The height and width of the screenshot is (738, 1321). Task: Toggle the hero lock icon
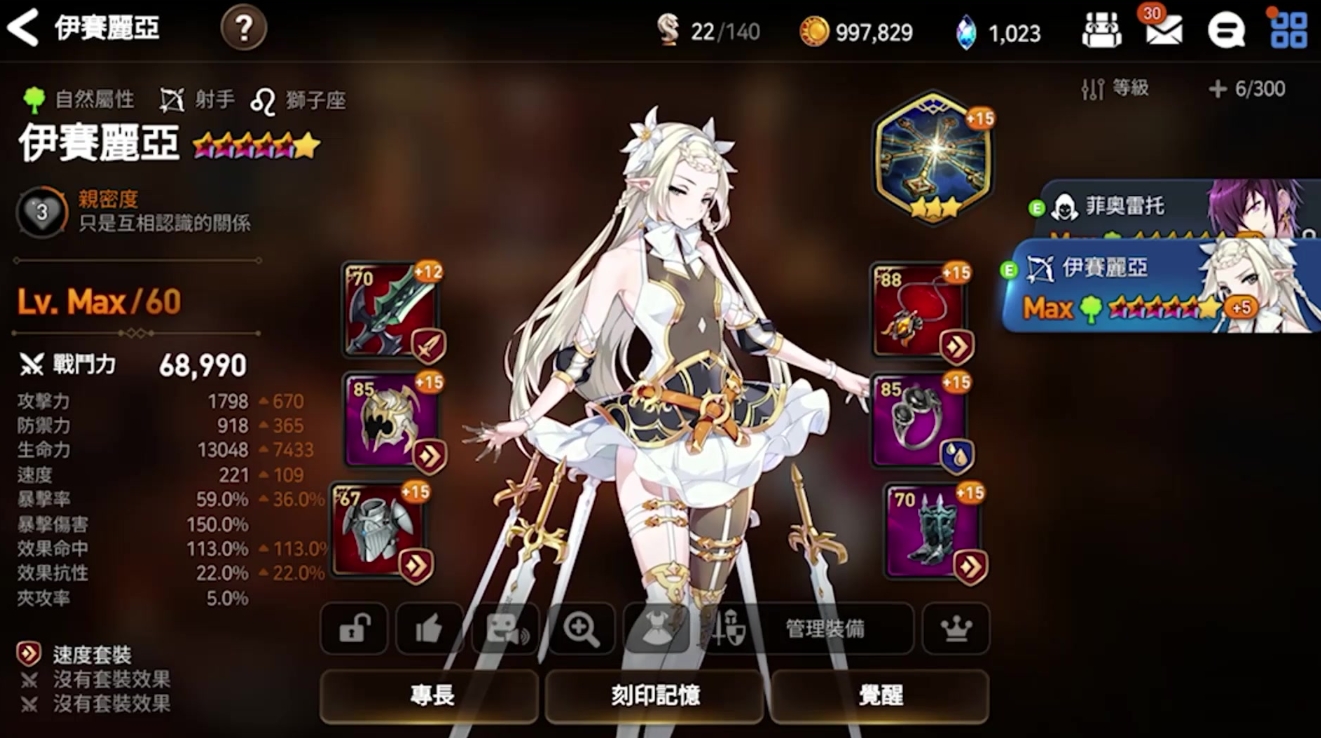click(355, 630)
